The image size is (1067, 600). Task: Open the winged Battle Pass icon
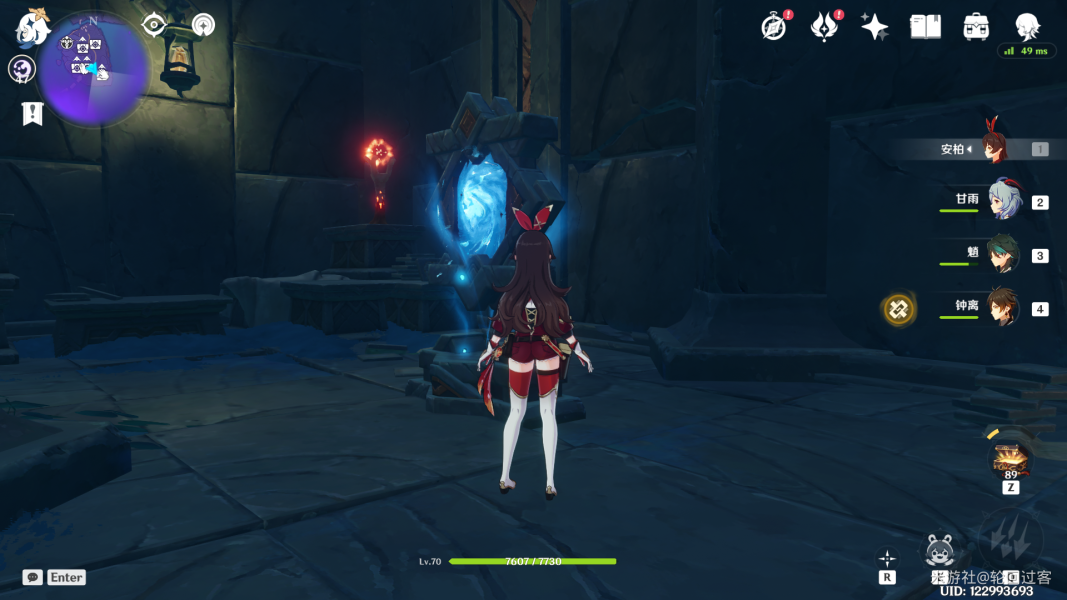tap(824, 27)
